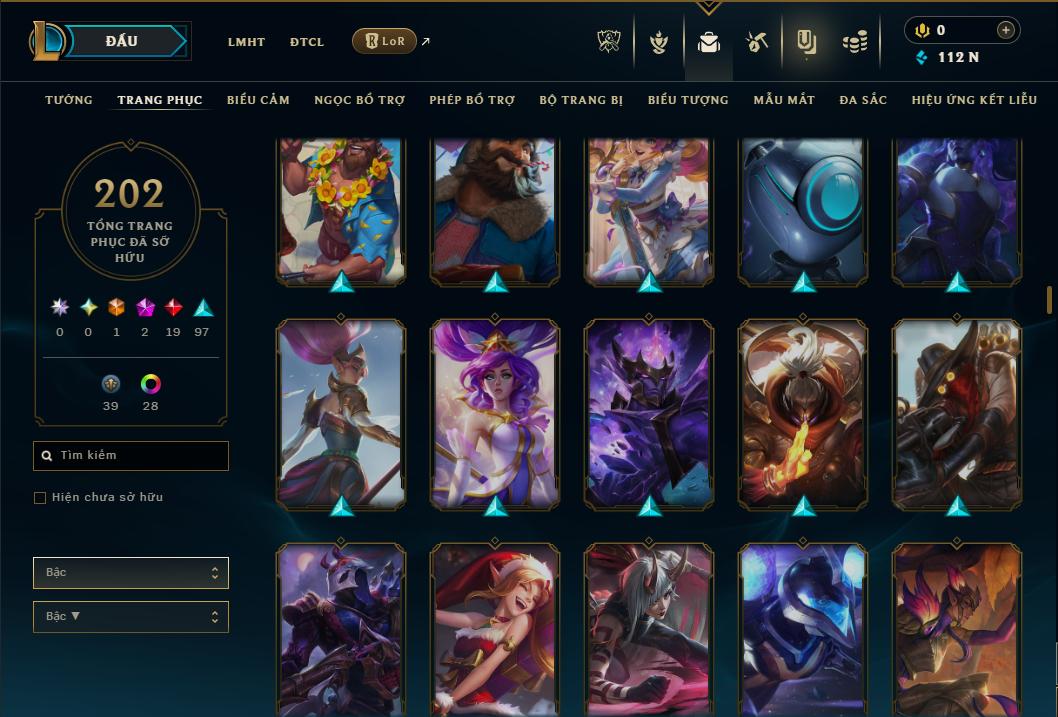Switch to the BIỂU CẢM tab
The width and height of the screenshot is (1058, 717).
coord(258,100)
